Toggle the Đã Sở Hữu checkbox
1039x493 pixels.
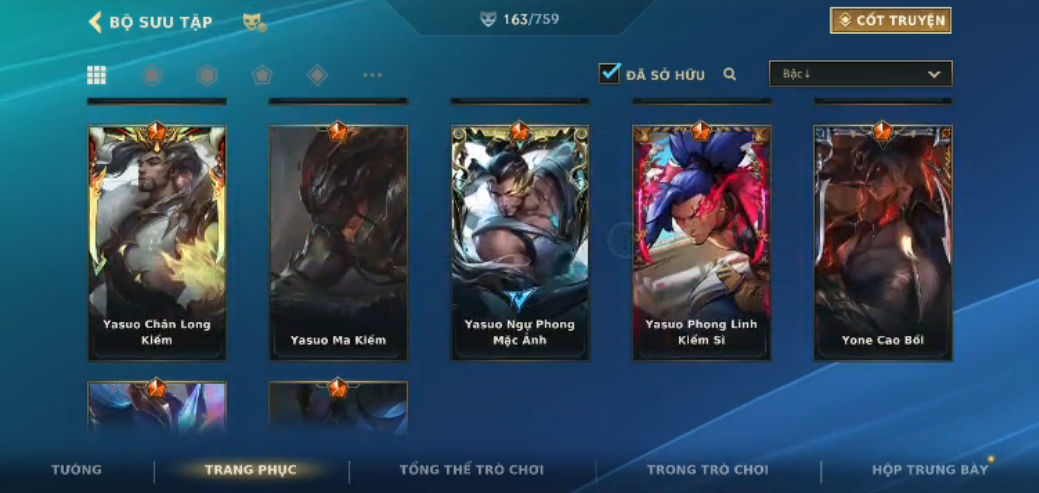pos(609,74)
